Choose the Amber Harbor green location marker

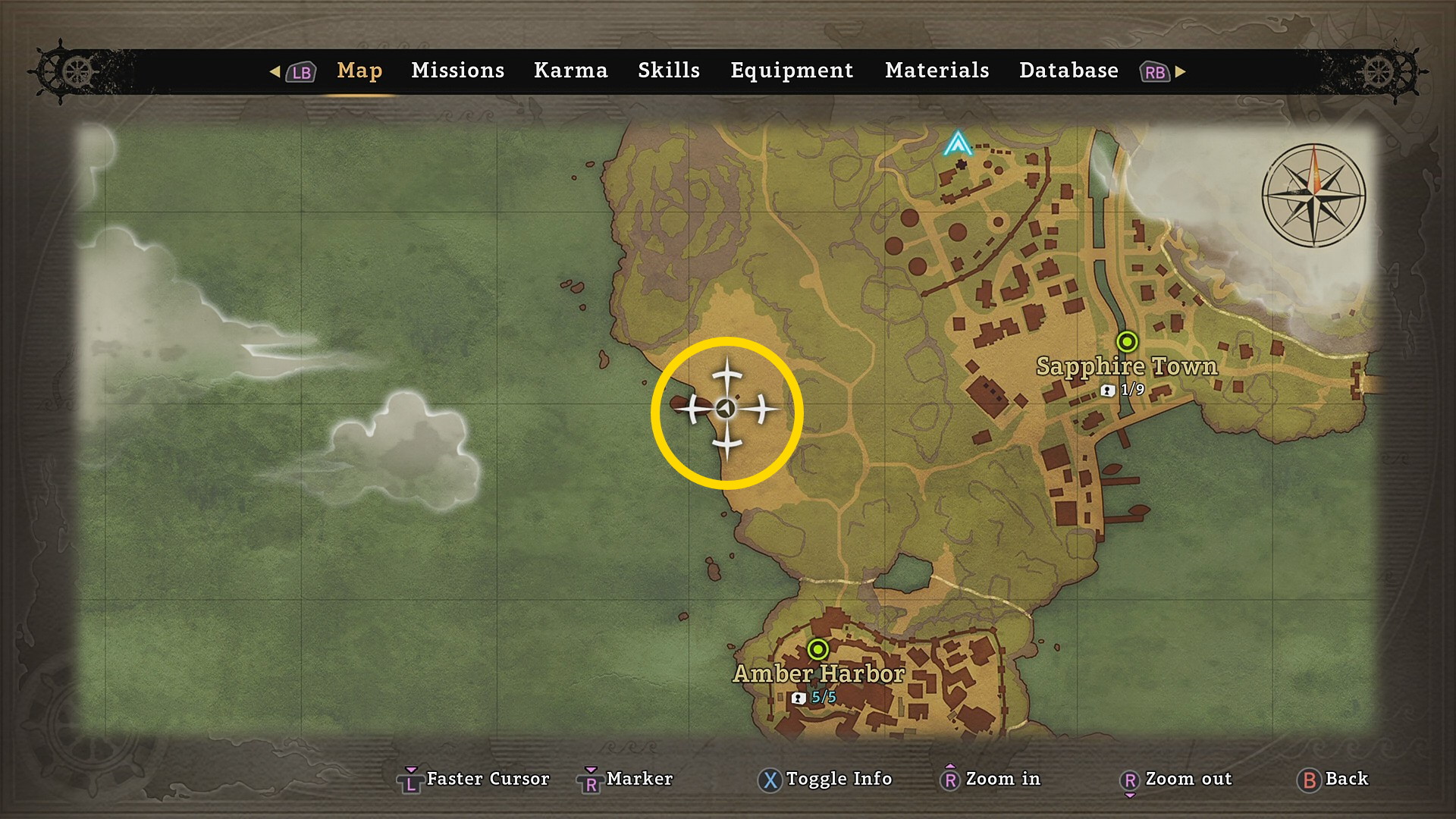pos(817,649)
